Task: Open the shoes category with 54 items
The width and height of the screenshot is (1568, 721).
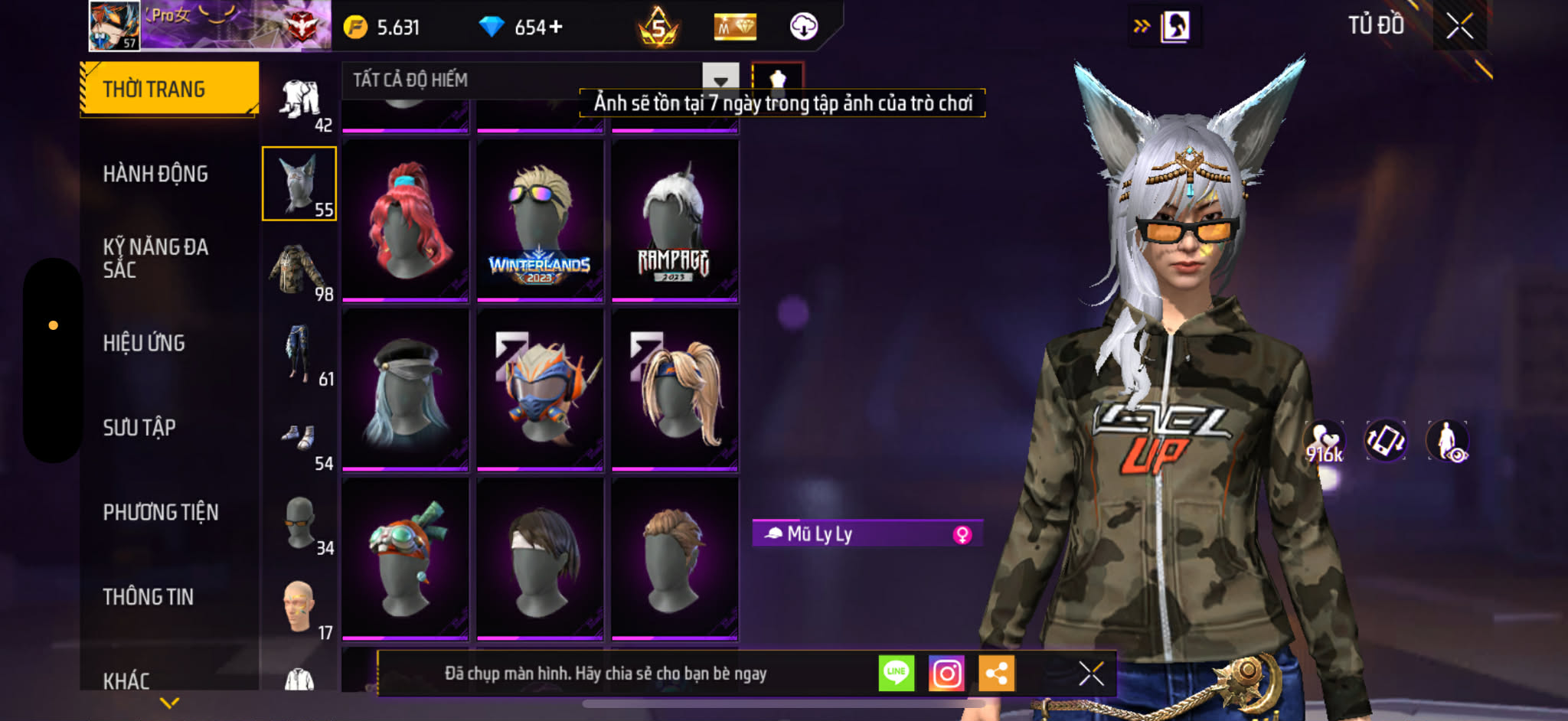Action: tap(299, 439)
